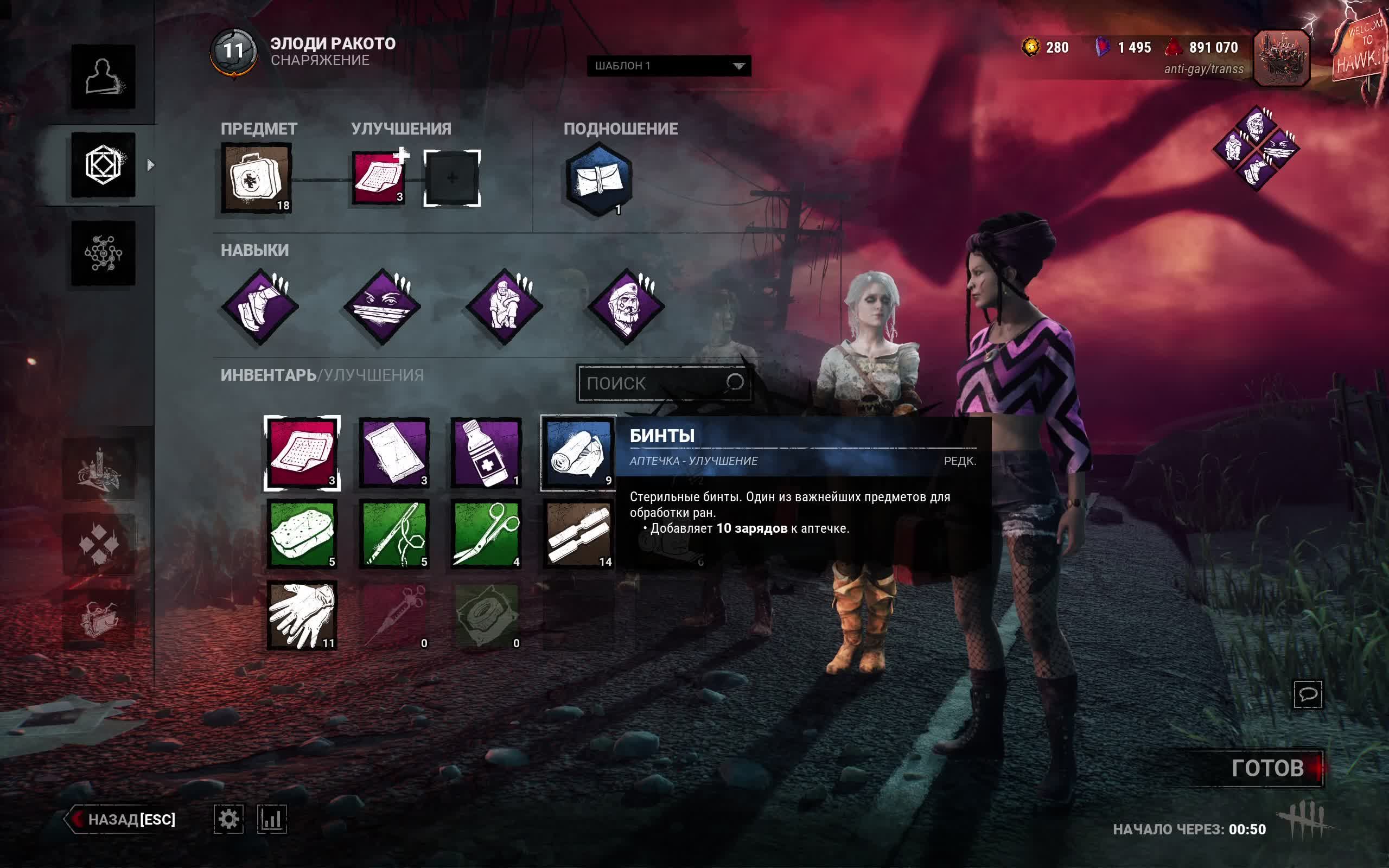Select the bearded soldier beret perk
Viewport: 1389px width, 868px height.
627,307
